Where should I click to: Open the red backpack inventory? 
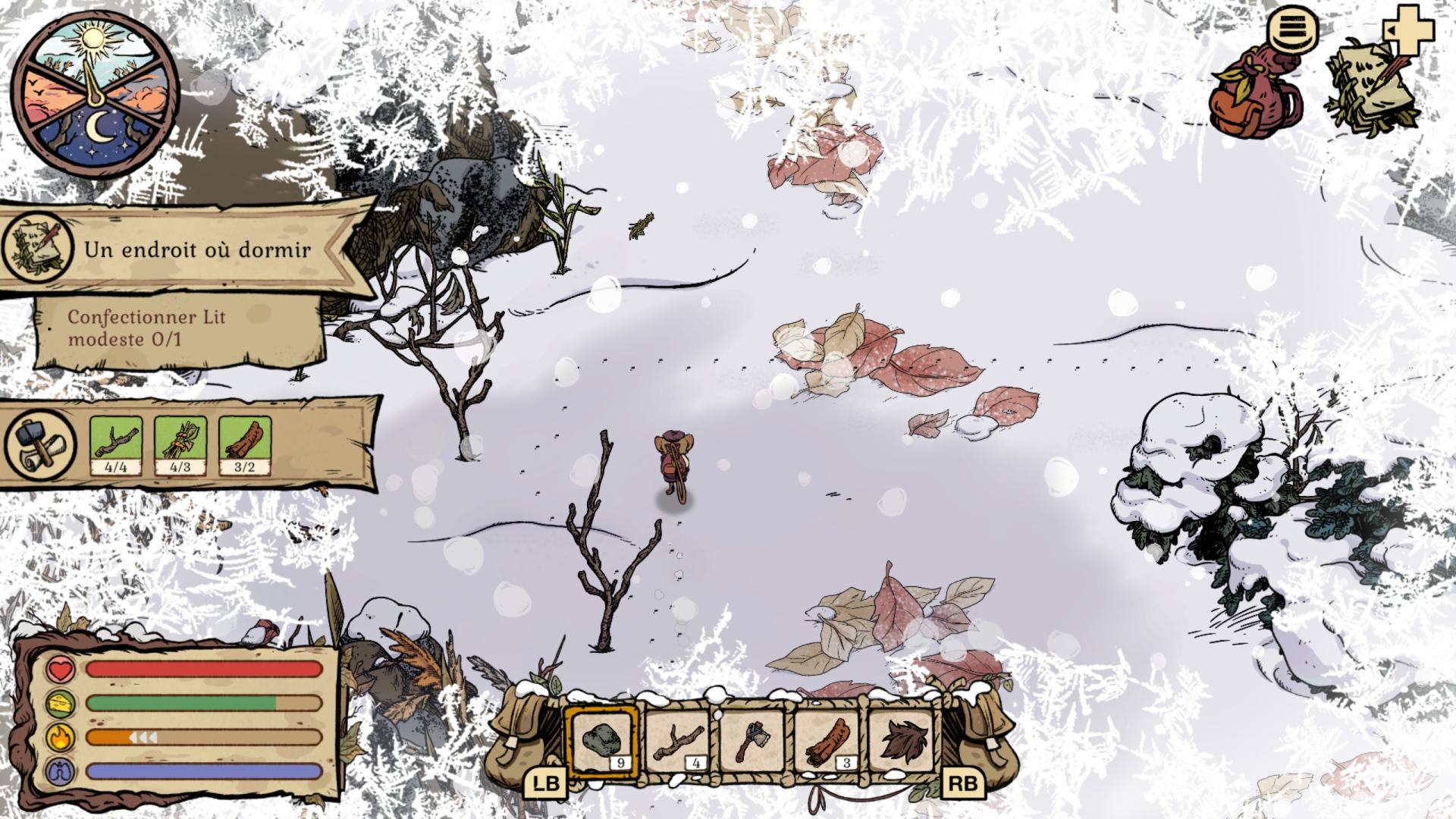1255,91
